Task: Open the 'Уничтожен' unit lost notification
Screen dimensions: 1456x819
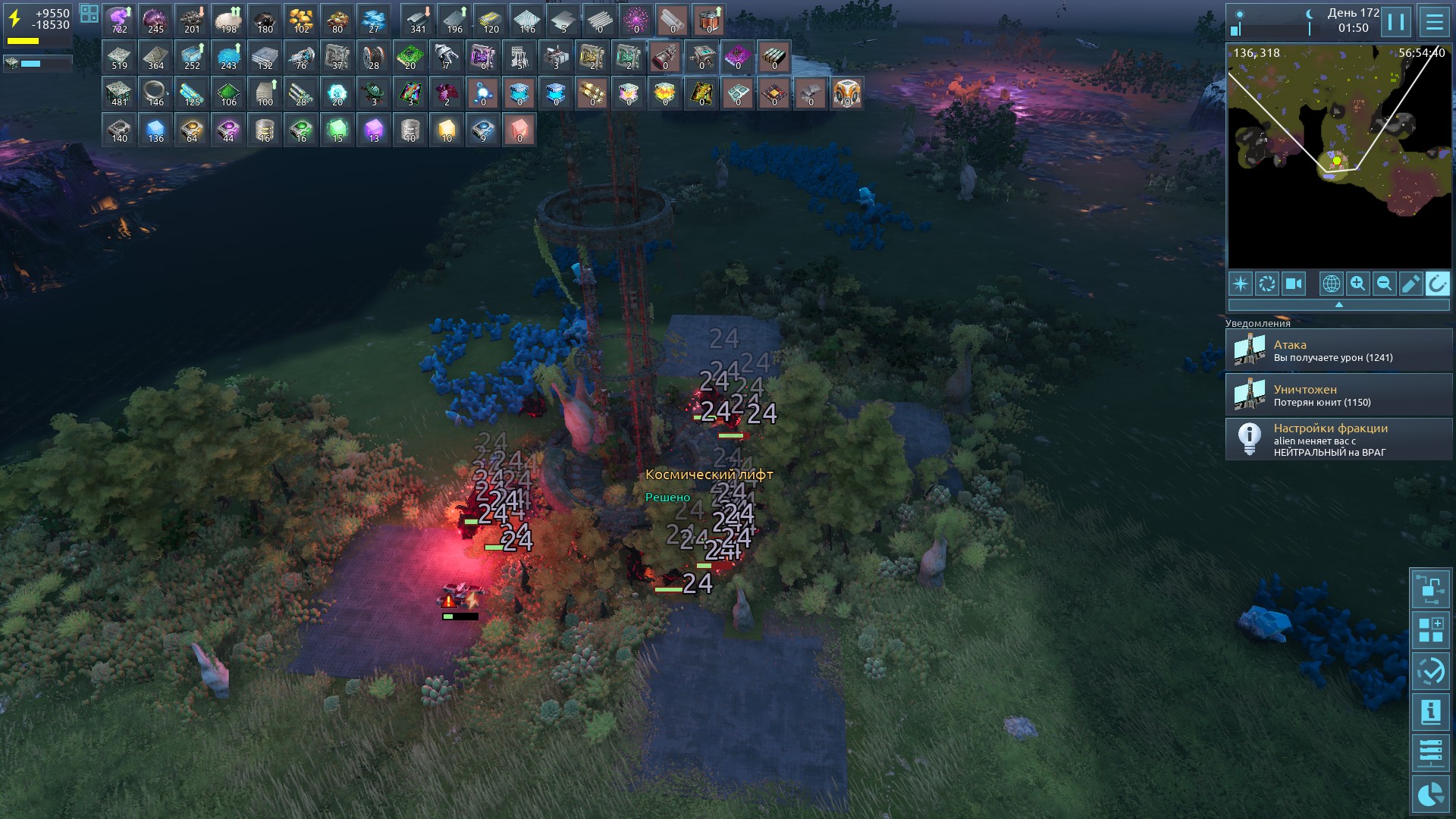Action: (1338, 395)
